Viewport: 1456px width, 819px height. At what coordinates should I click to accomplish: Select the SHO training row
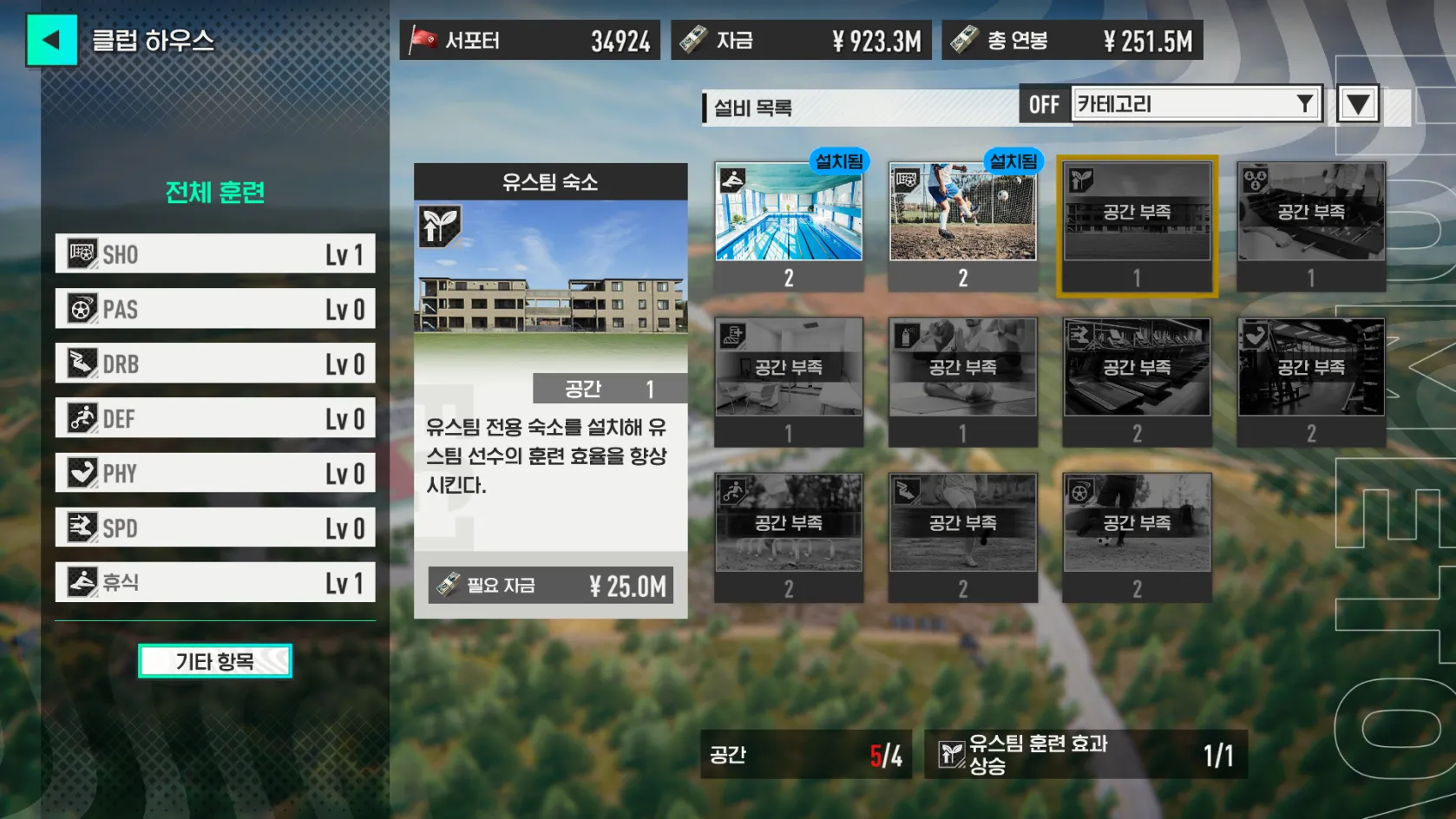[x=215, y=254]
